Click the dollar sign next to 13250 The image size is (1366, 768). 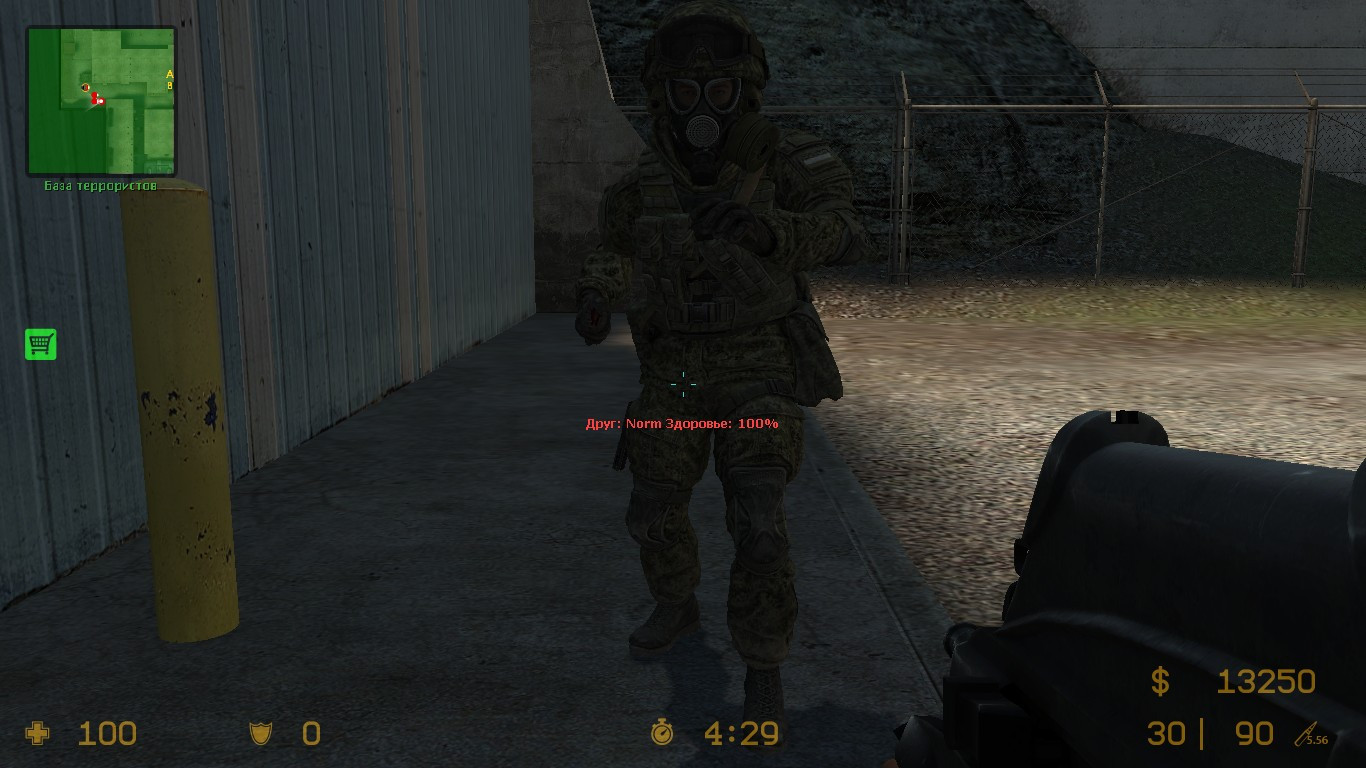click(x=1160, y=680)
